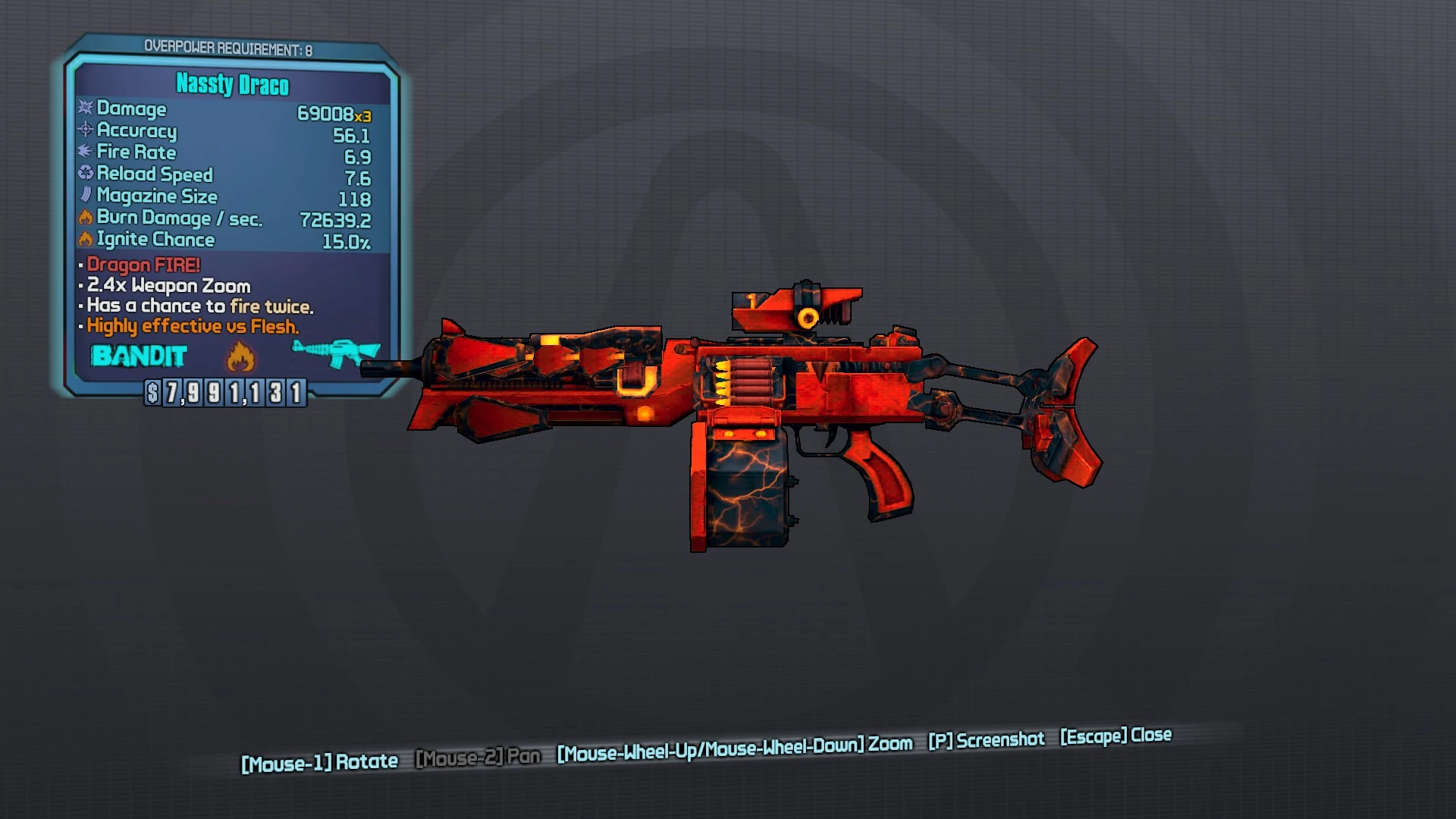This screenshot has width=1456, height=819.
Task: Select the BANDIT manufacturer label
Action: (140, 356)
